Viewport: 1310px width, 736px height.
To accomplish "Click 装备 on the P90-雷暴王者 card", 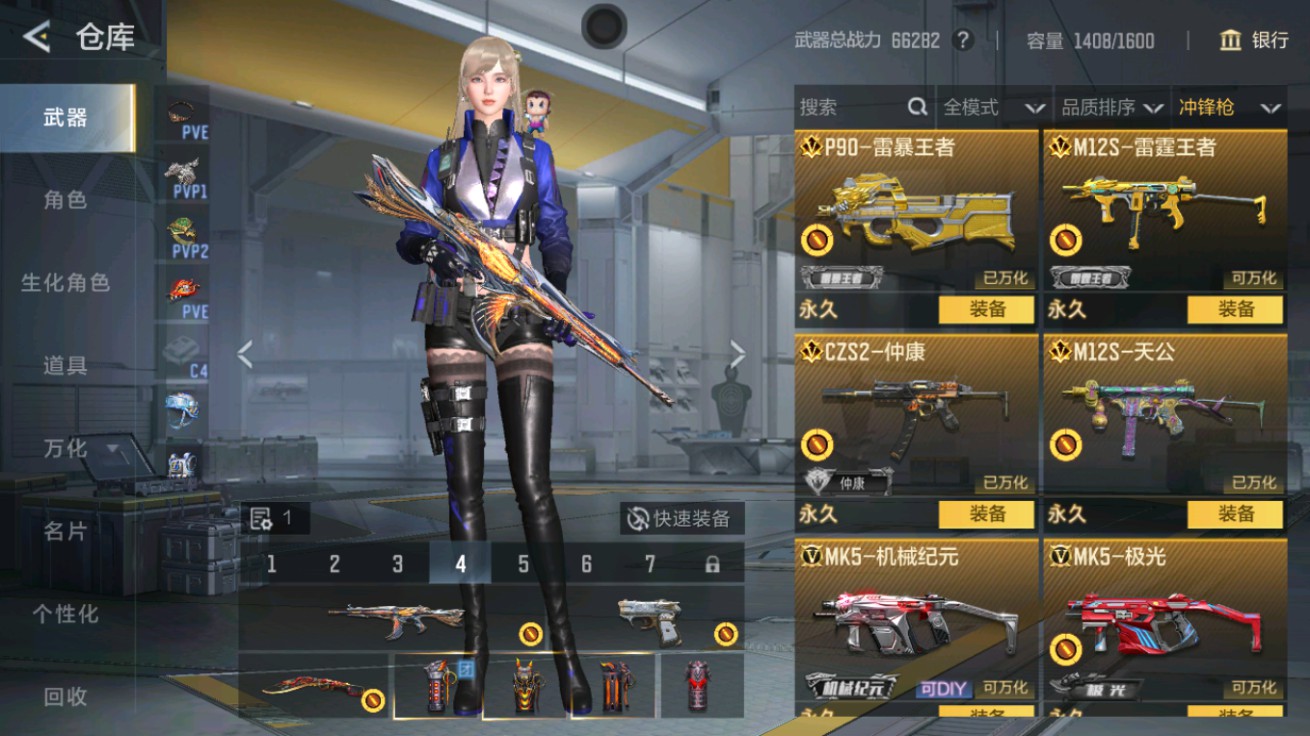I will pos(987,310).
